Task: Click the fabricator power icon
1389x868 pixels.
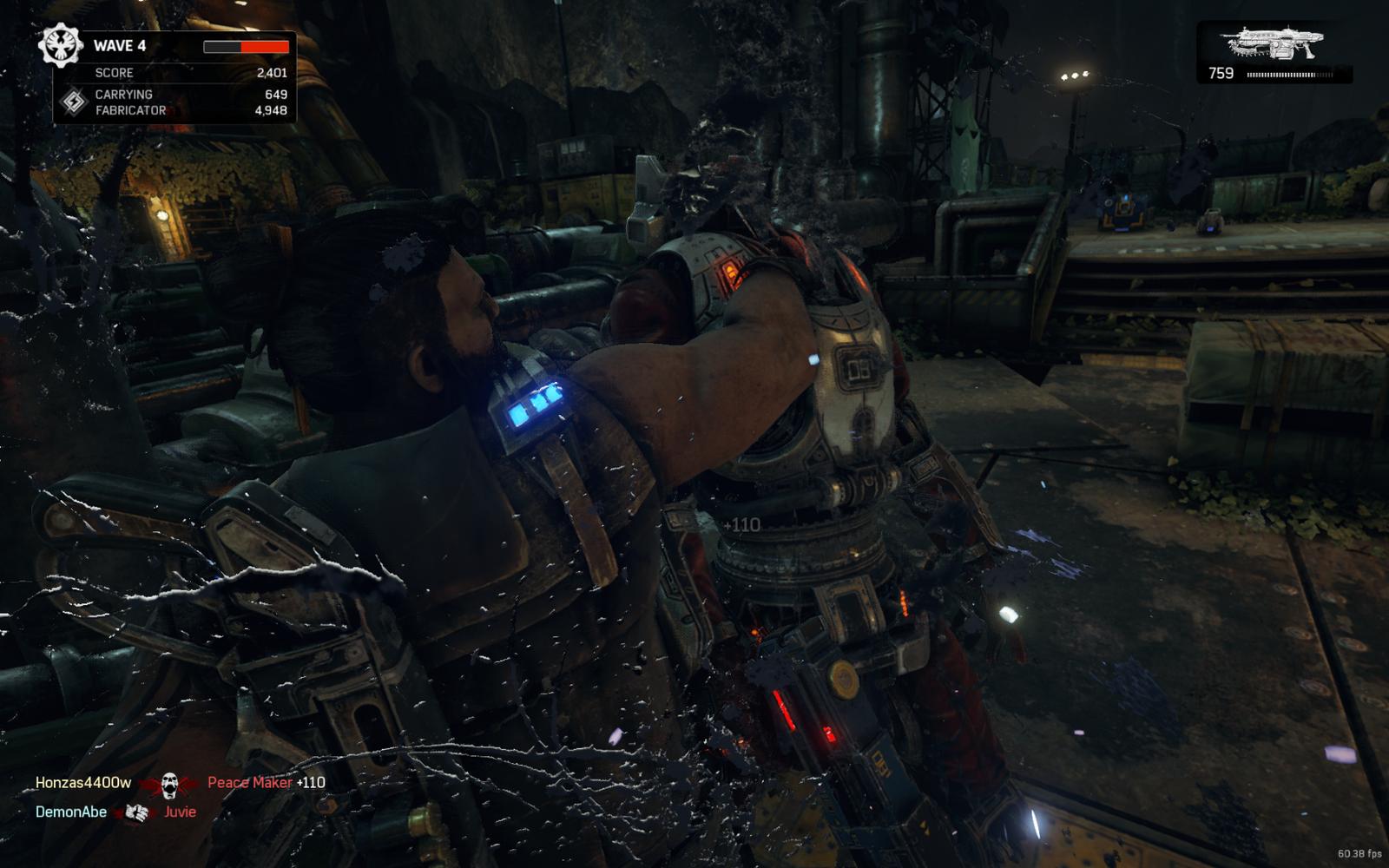Action: [74, 102]
